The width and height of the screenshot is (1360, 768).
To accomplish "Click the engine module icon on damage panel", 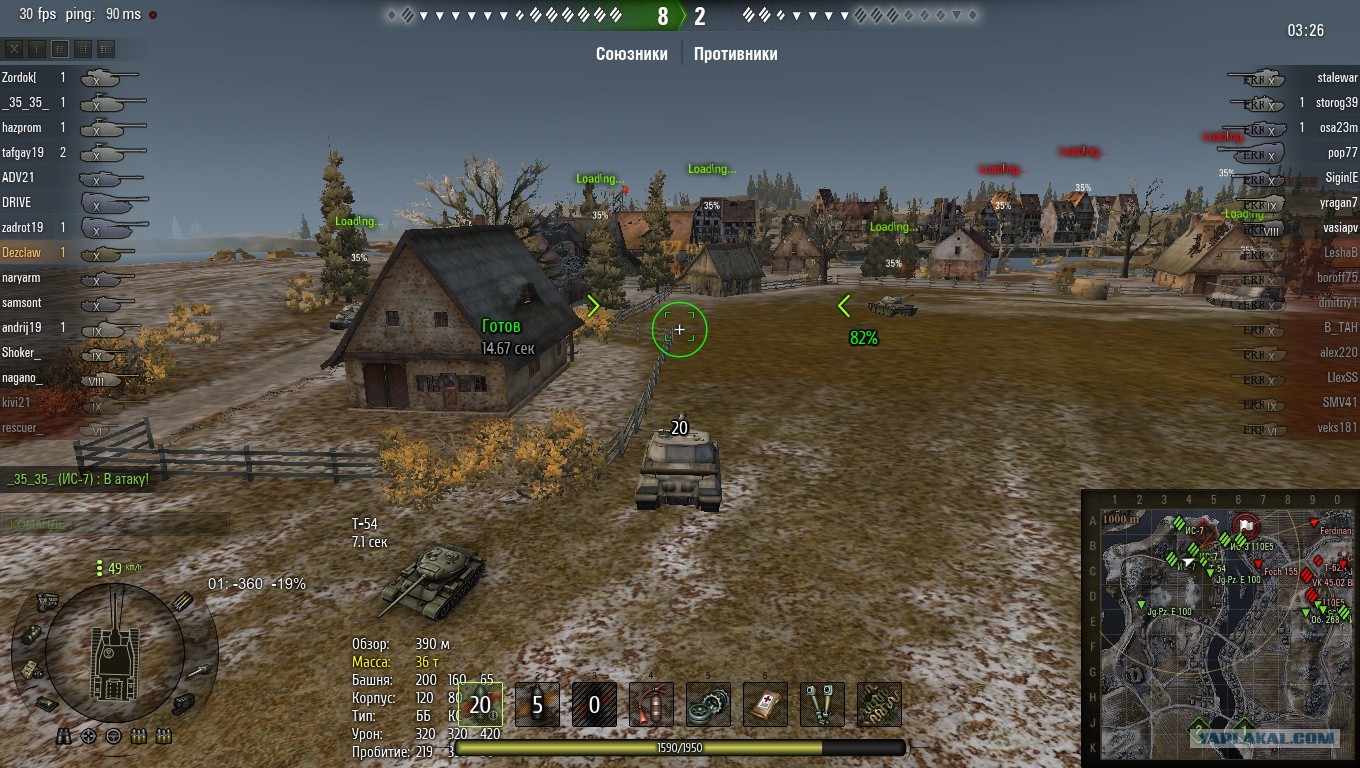I will [44, 601].
